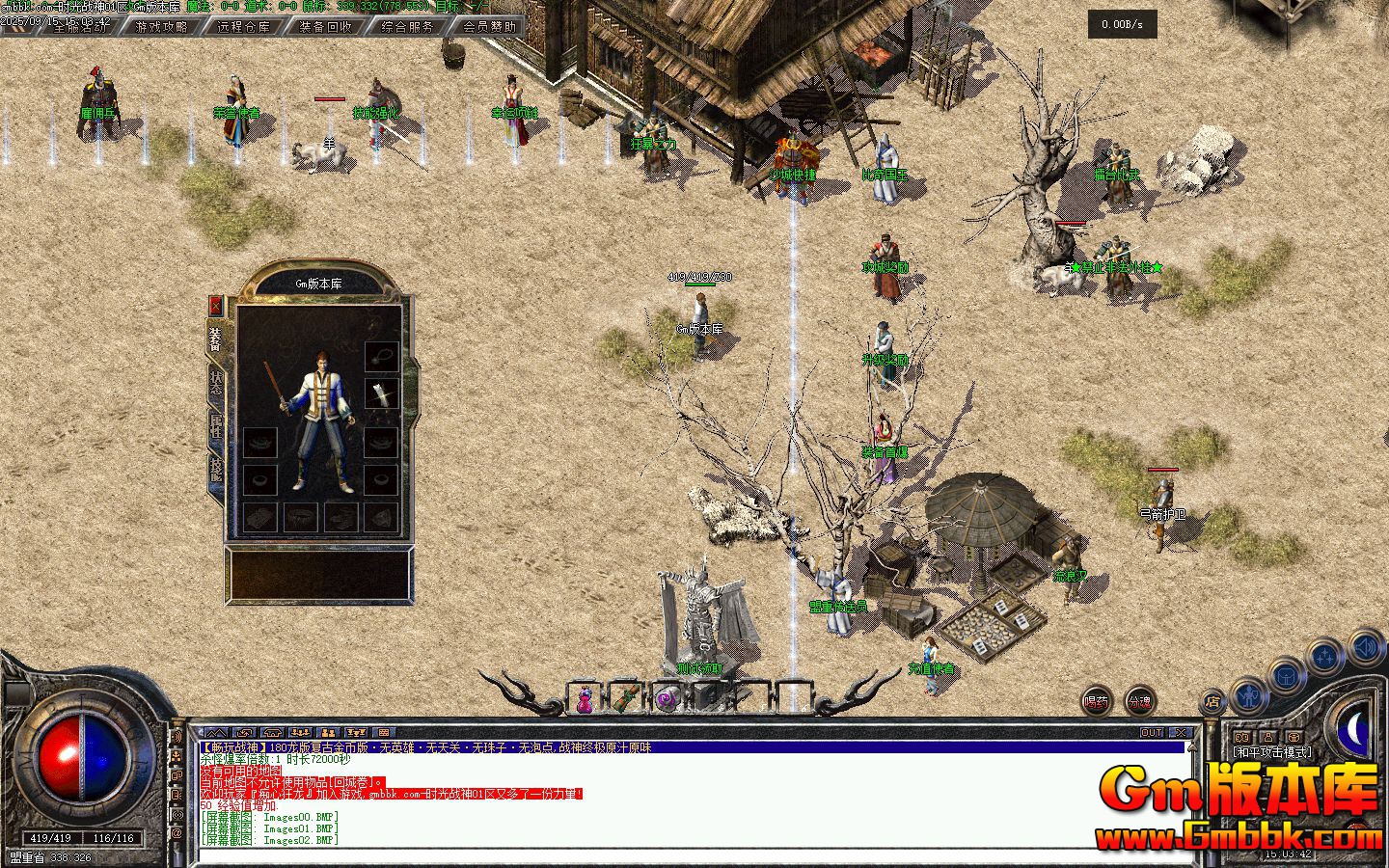
Task: Use the purple swirl item in the belt
Action: click(667, 699)
